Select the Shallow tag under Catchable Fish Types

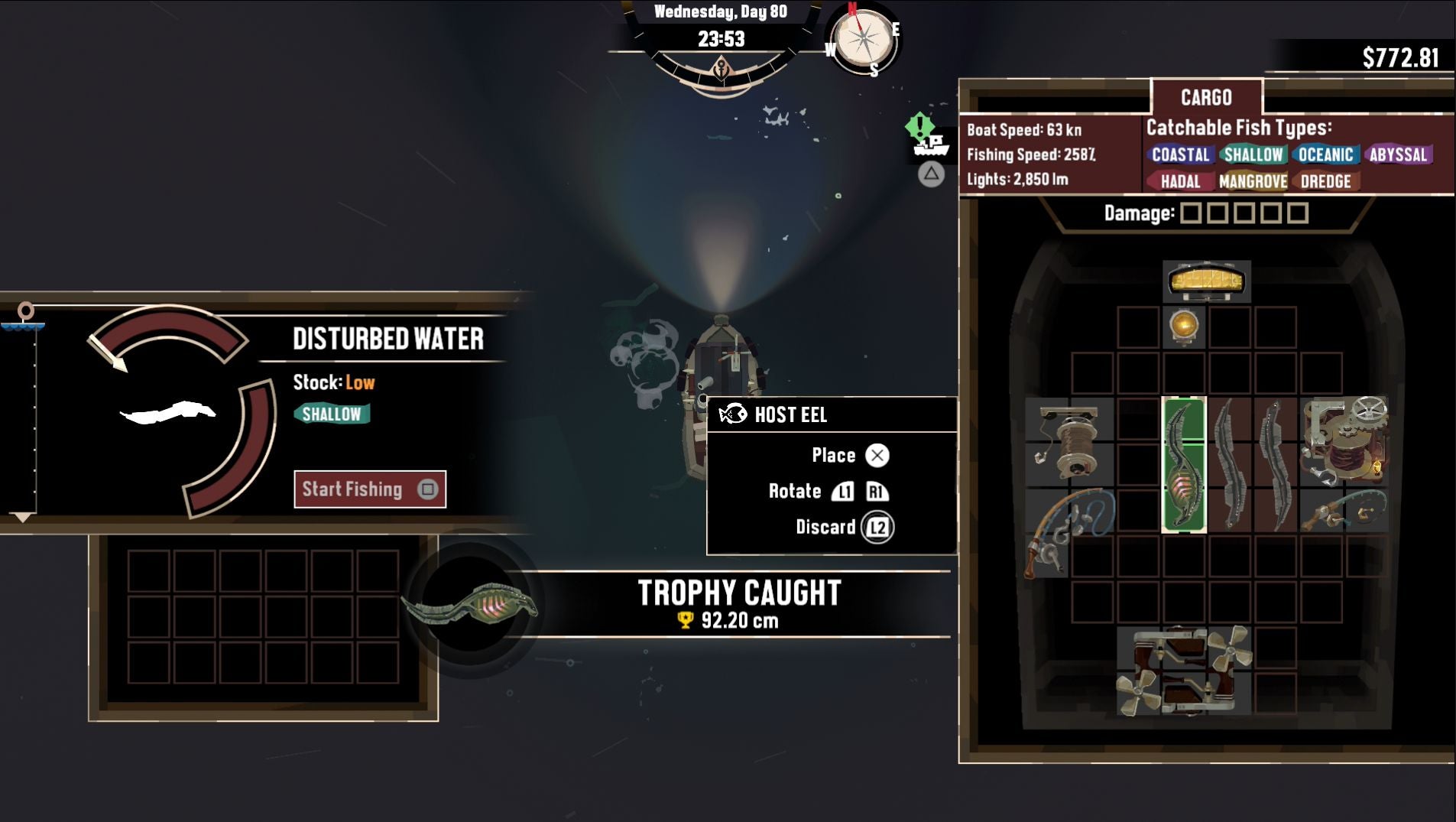(1253, 155)
